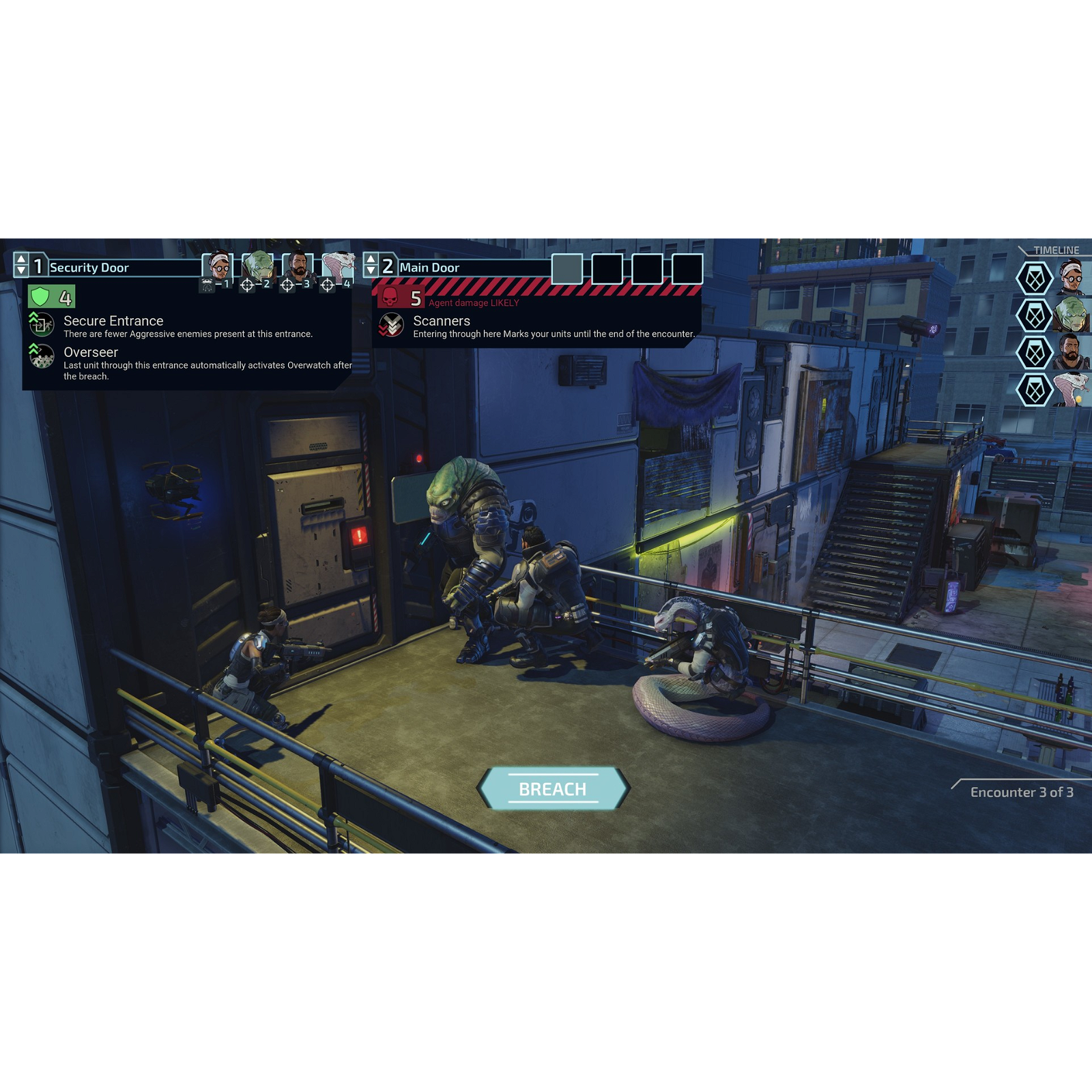The image size is (1092, 1092).
Task: Click the down arrow beside Main Door
Action: (371, 272)
